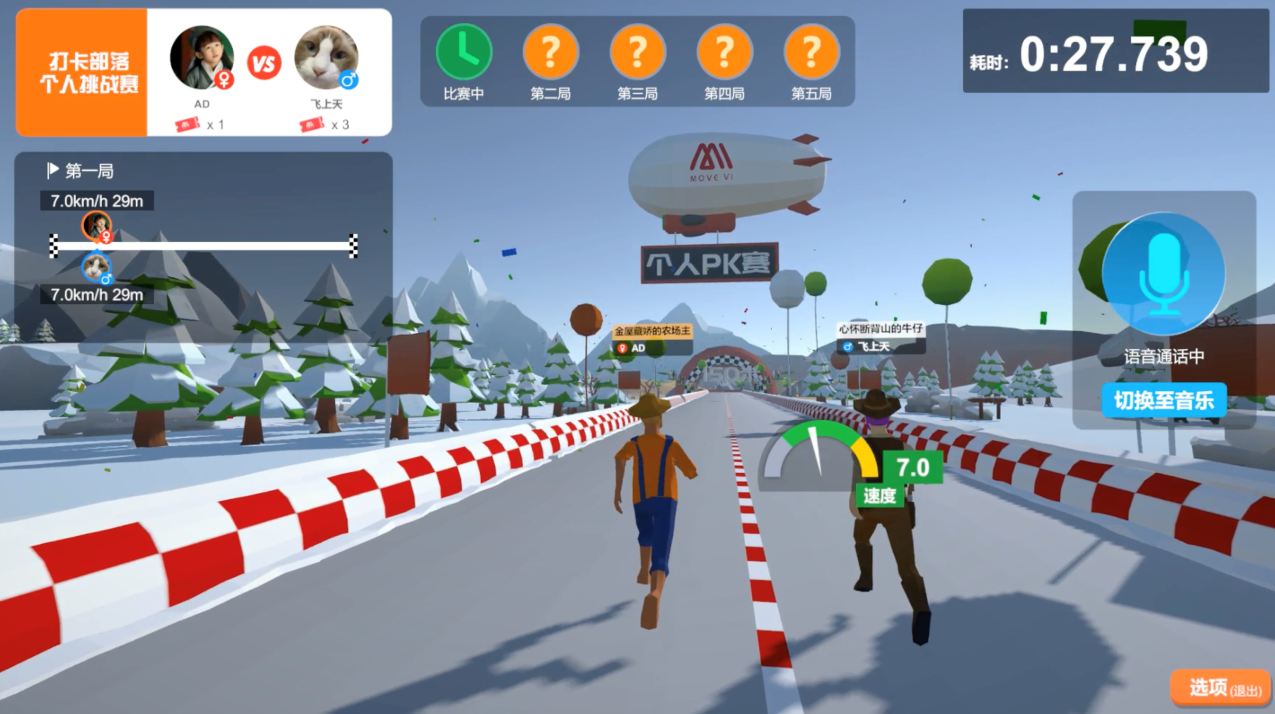
Task: Select the 第五局 round indicator
Action: coord(812,51)
